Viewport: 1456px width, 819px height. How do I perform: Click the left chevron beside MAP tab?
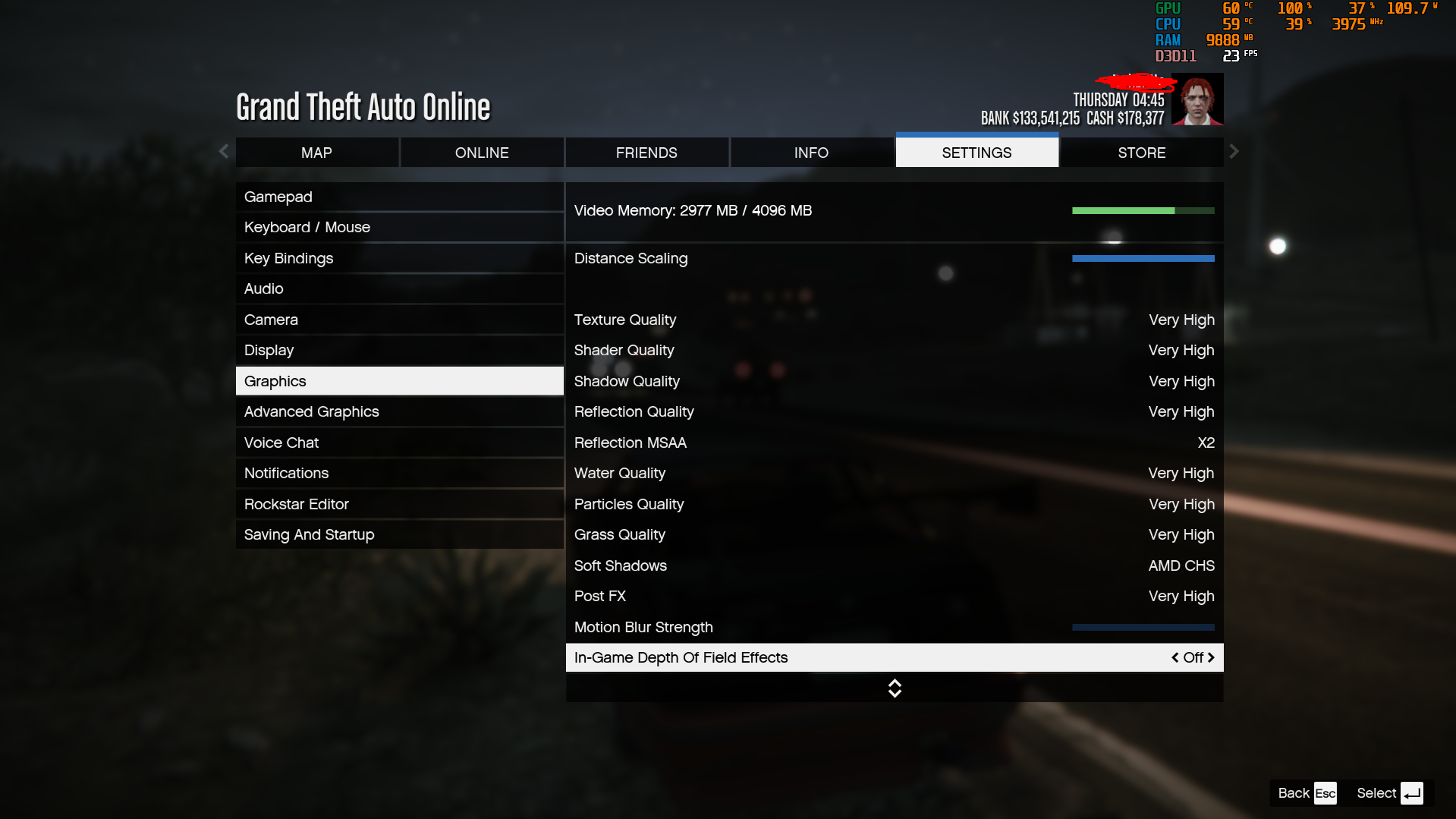click(x=222, y=151)
